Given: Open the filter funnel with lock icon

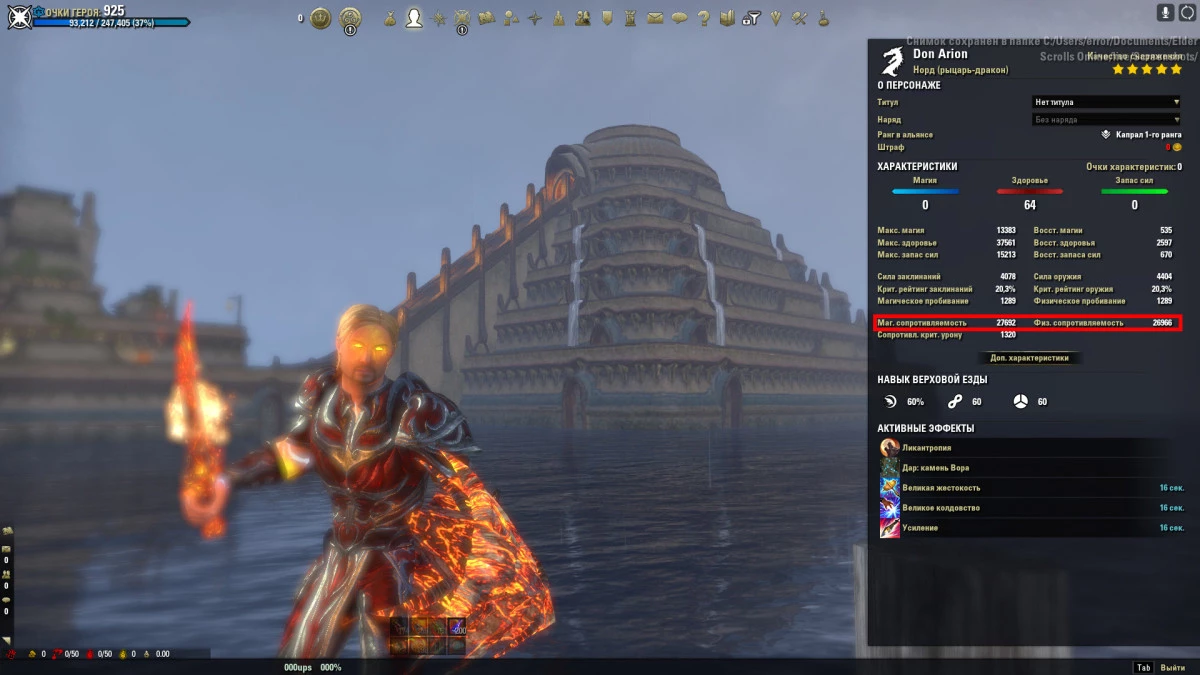Looking at the screenshot, I should [752, 18].
